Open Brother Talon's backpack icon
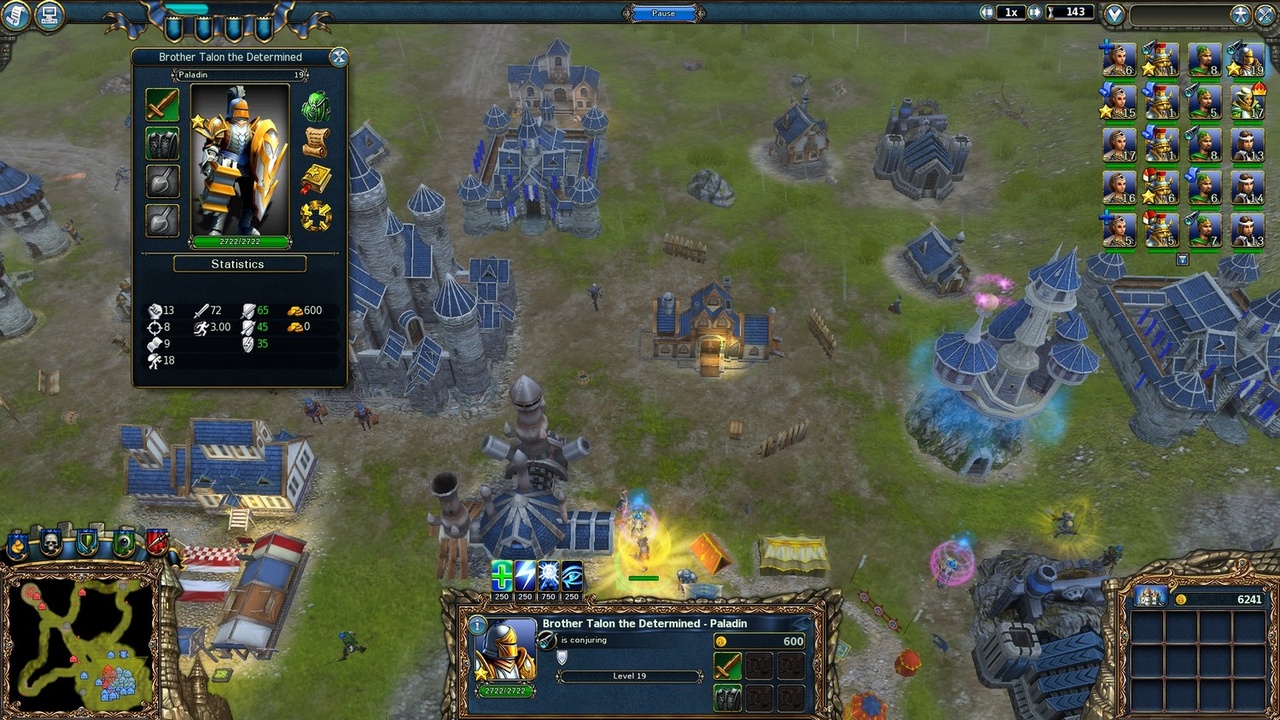This screenshot has height=720, width=1280. pyautogui.click(x=315, y=105)
